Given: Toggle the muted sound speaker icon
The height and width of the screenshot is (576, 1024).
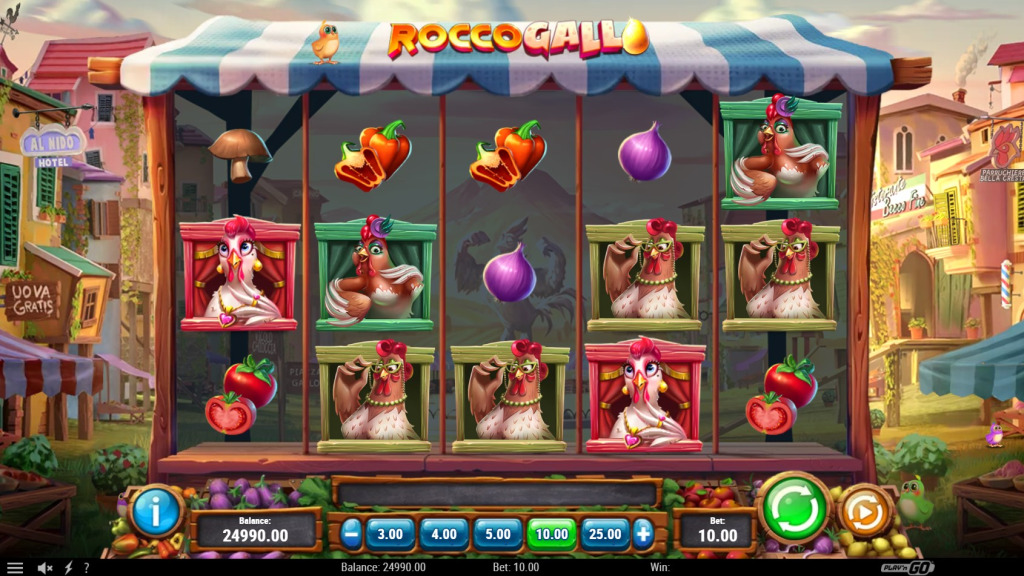Looking at the screenshot, I should (45, 568).
